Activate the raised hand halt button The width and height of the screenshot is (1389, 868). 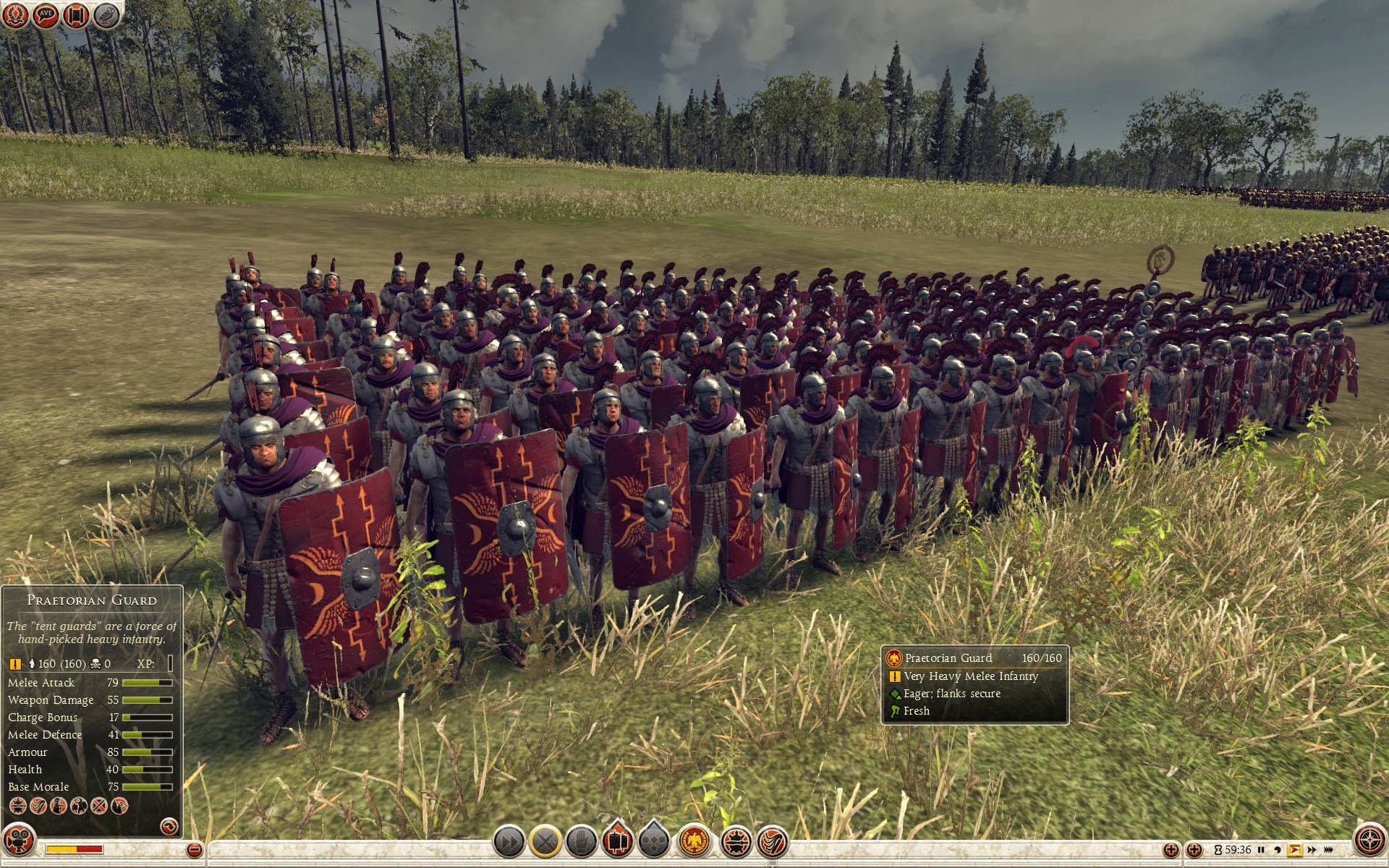pyautogui.click(x=582, y=842)
